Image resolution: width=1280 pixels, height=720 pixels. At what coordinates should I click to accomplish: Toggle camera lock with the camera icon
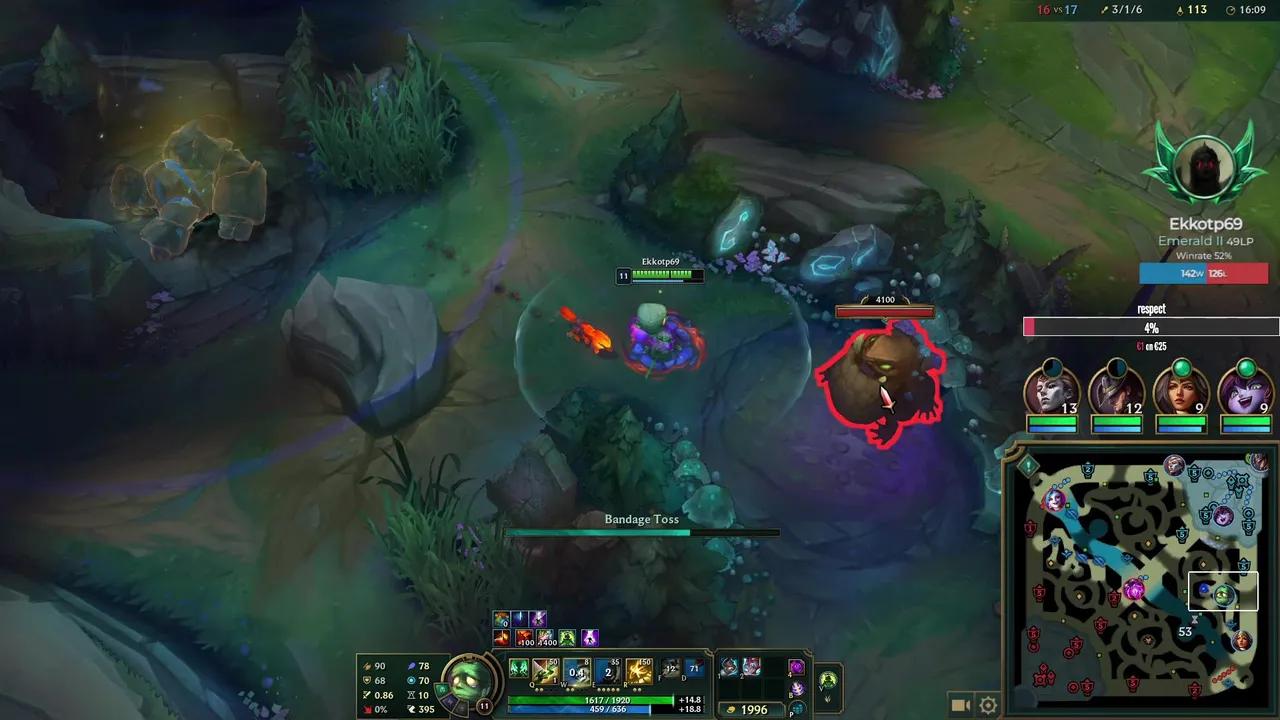(960, 703)
